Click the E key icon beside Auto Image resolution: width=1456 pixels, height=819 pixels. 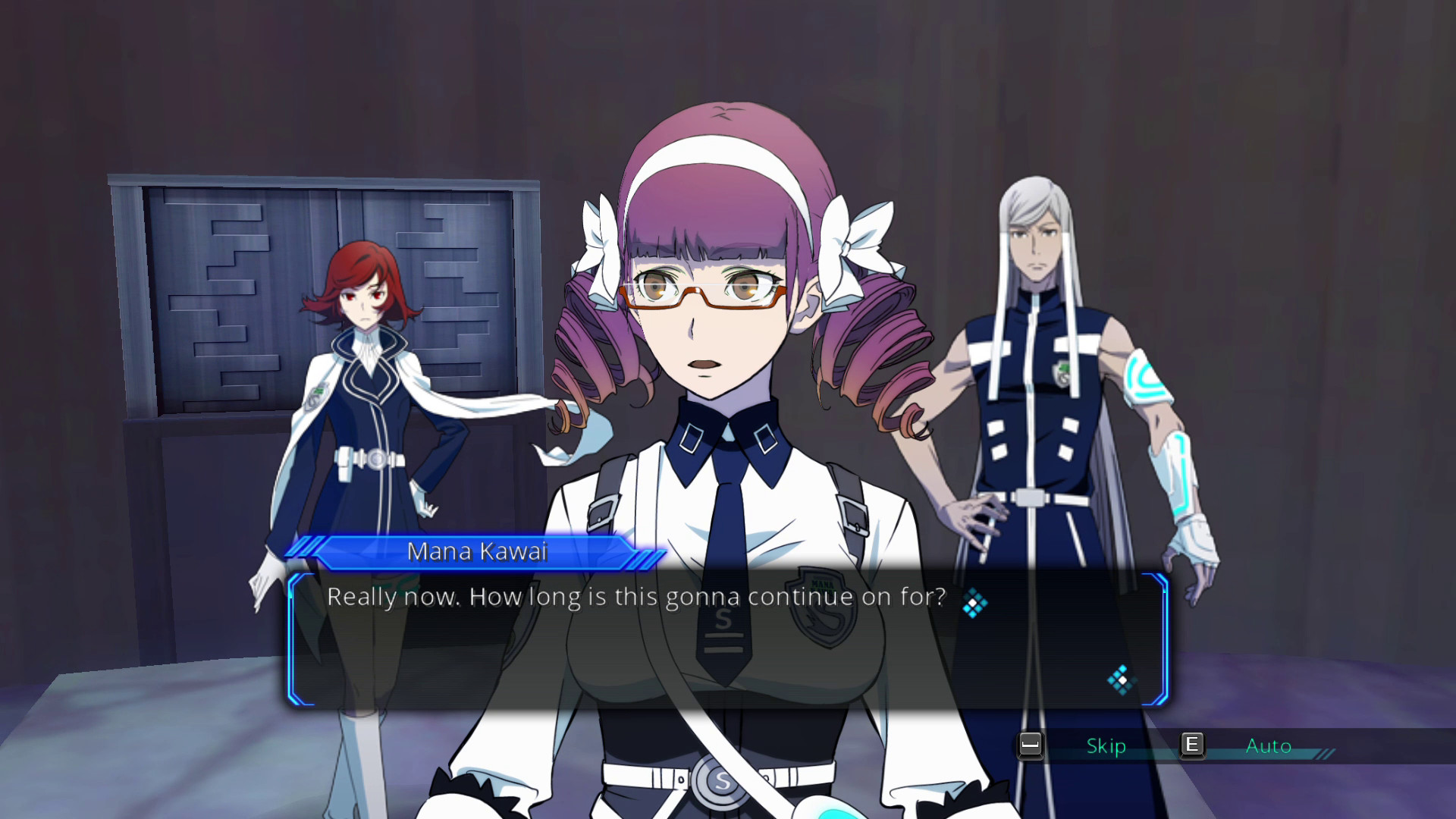tap(1193, 746)
